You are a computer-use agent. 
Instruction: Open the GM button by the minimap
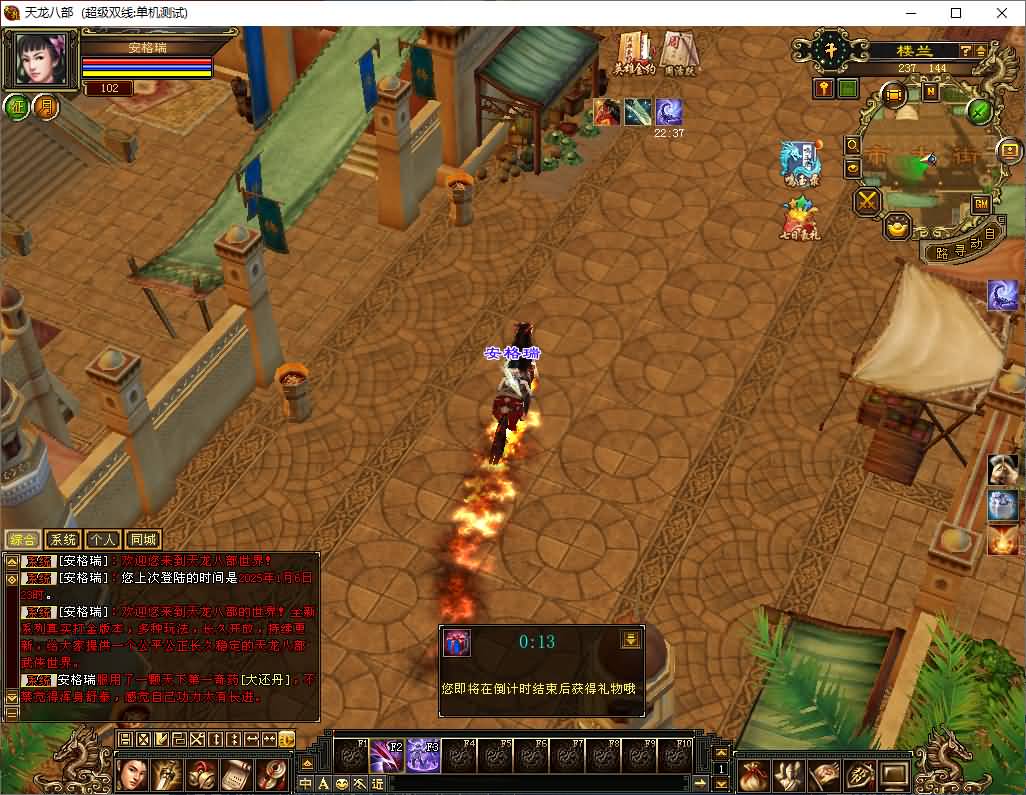[x=981, y=204]
